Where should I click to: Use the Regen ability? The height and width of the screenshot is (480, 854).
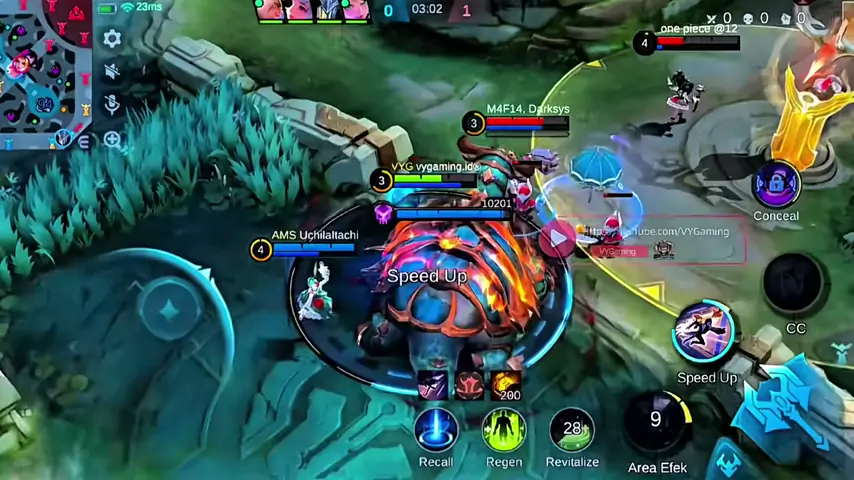tap(504, 430)
